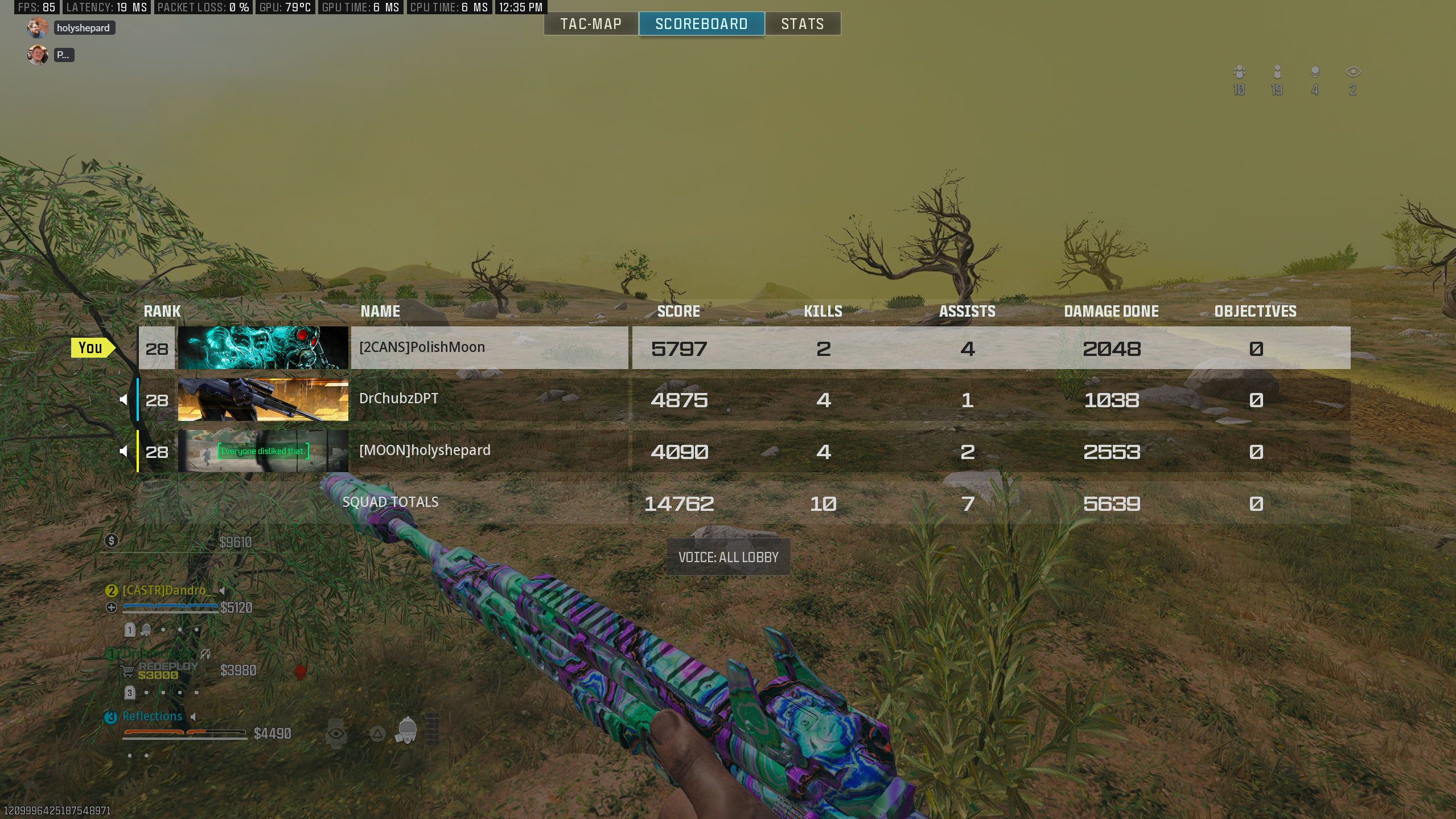Open the STATS tab
This screenshot has width=1456, height=819.
(x=803, y=24)
